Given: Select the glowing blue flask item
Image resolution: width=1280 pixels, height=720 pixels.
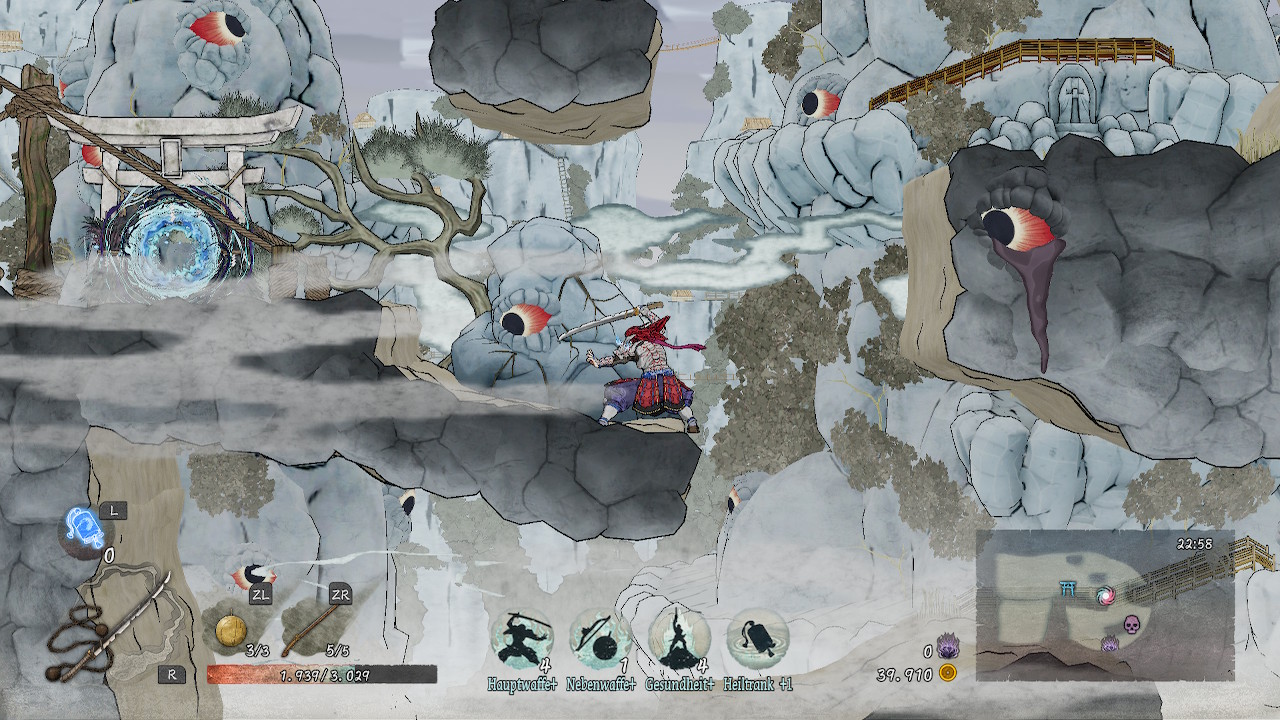Looking at the screenshot, I should click(x=83, y=527).
